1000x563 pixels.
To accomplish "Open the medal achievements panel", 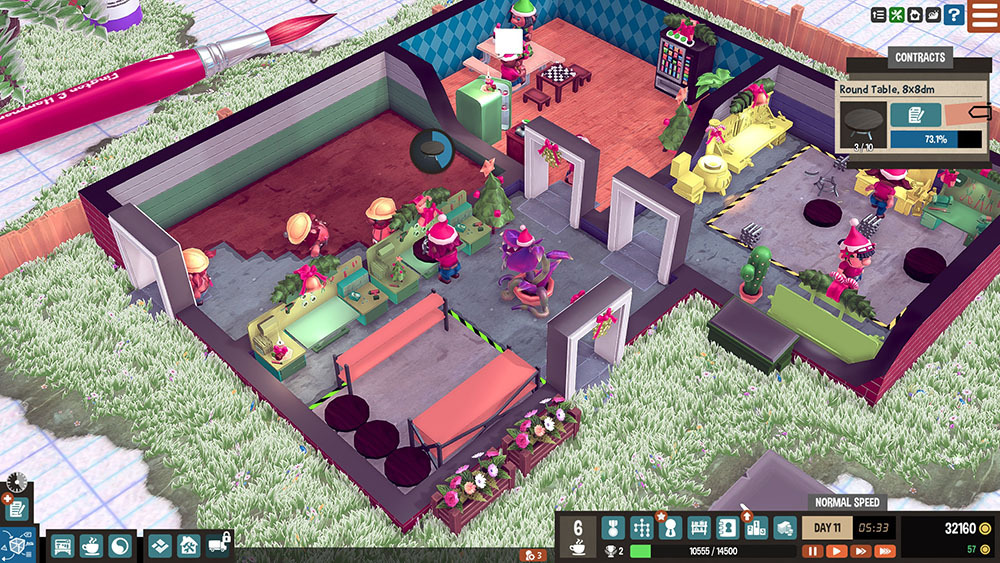I will pos(615,528).
